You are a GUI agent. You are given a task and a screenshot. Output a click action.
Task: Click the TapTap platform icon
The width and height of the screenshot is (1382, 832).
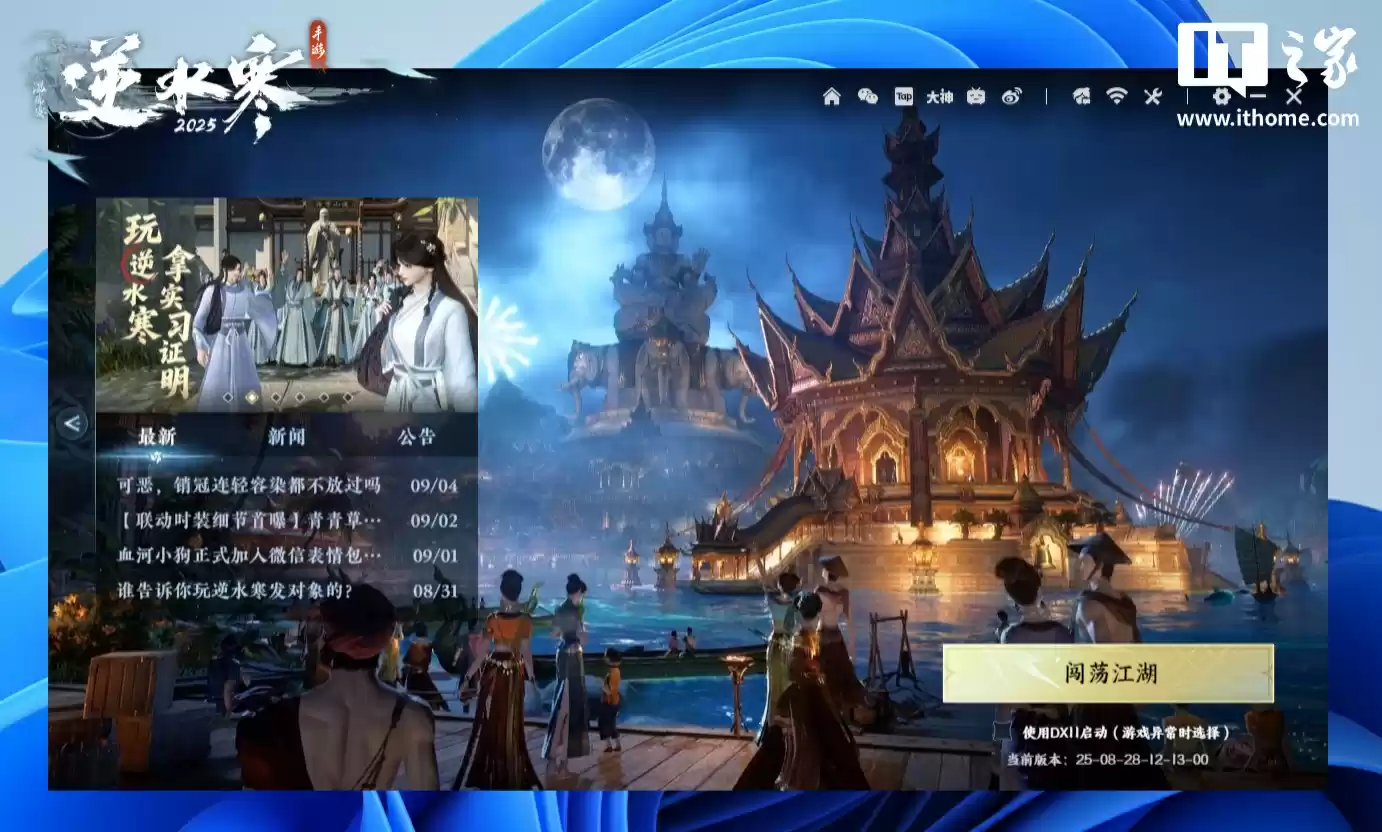coord(904,97)
